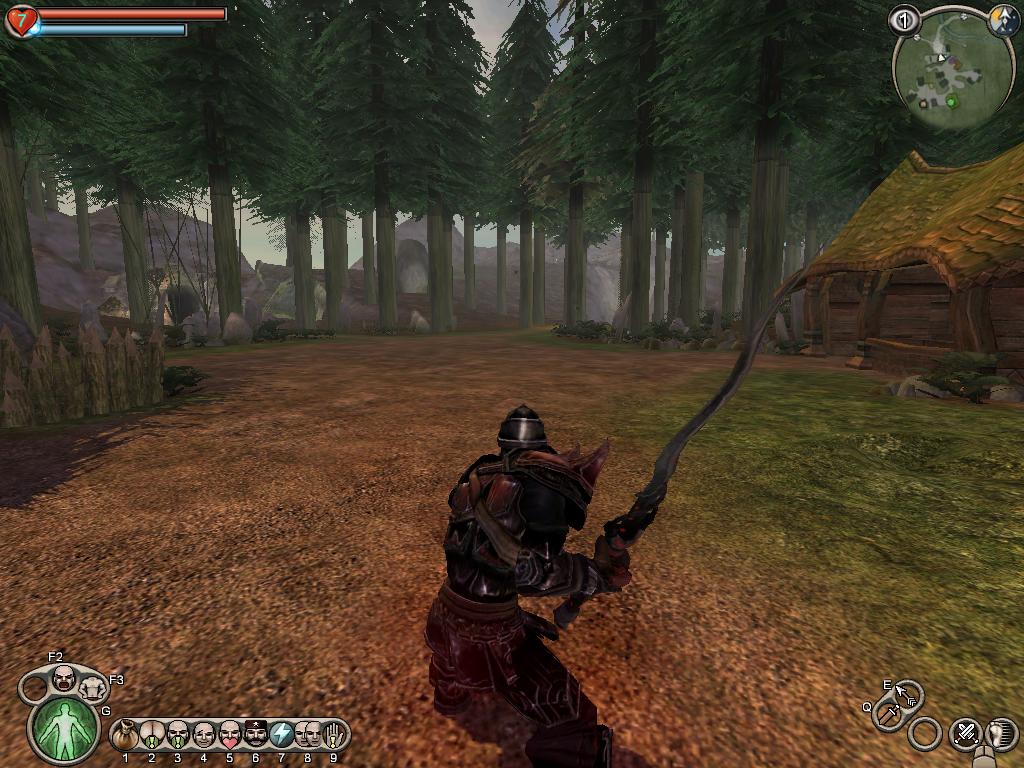Click the day-night compass dial
The height and width of the screenshot is (768, 1024).
click(x=1003, y=21)
